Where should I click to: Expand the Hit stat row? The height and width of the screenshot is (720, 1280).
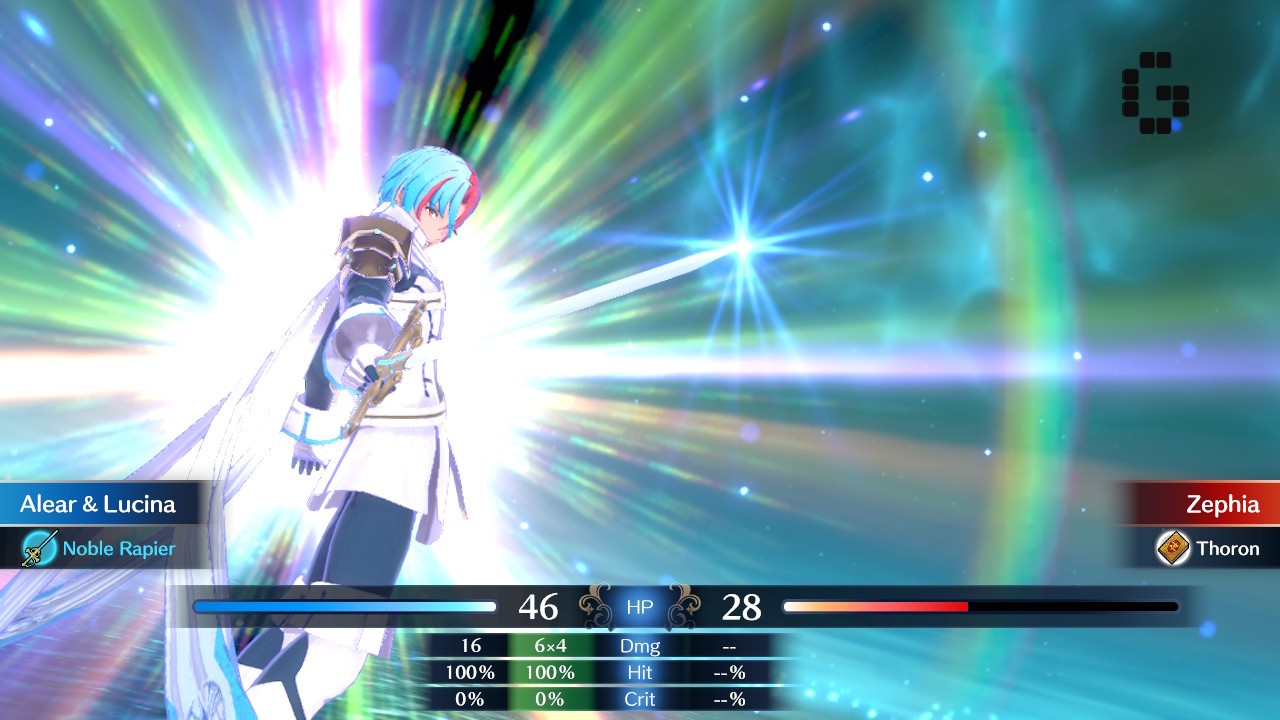tap(639, 672)
